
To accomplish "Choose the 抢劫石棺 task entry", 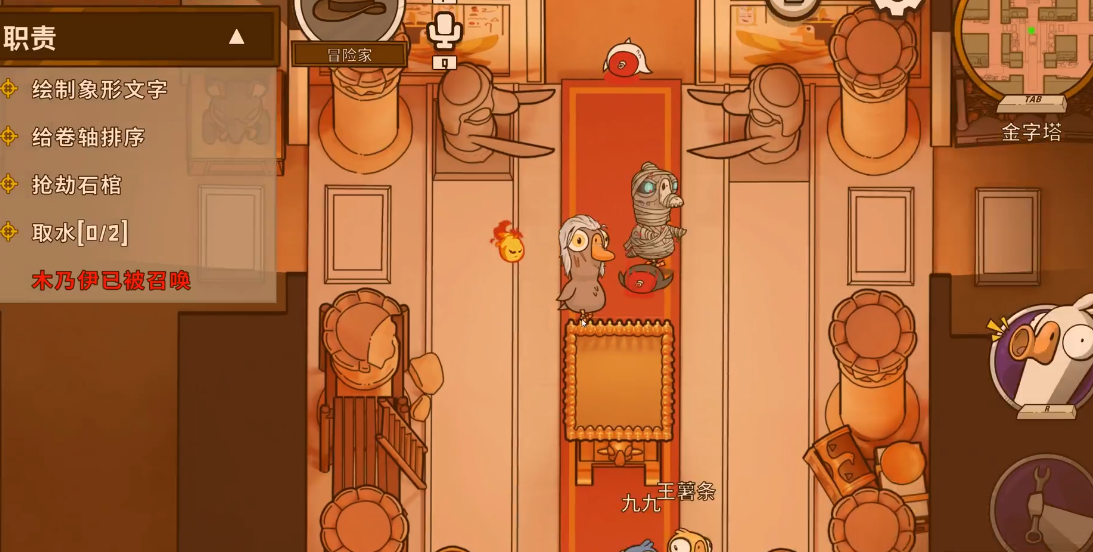I will pos(76,185).
